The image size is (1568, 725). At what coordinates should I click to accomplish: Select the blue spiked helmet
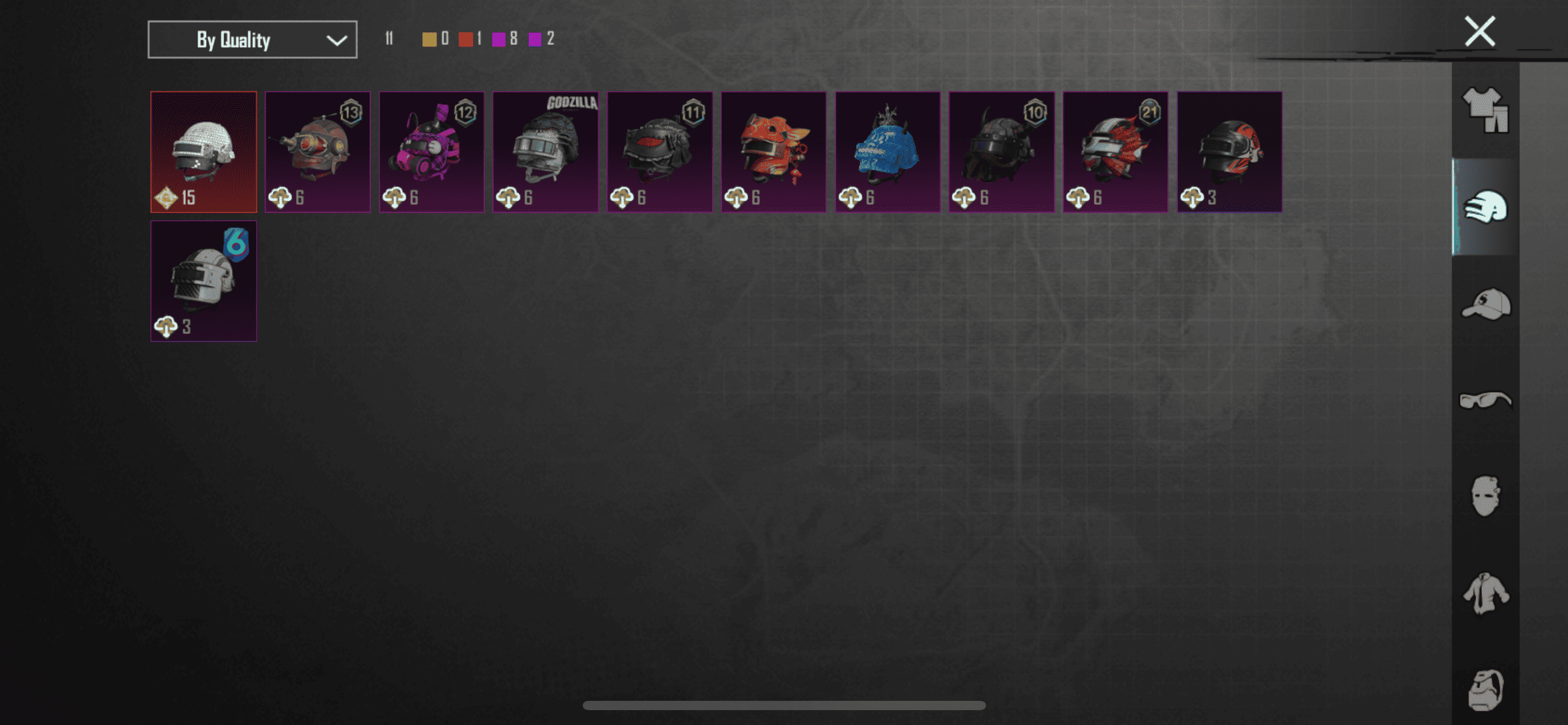tap(887, 152)
